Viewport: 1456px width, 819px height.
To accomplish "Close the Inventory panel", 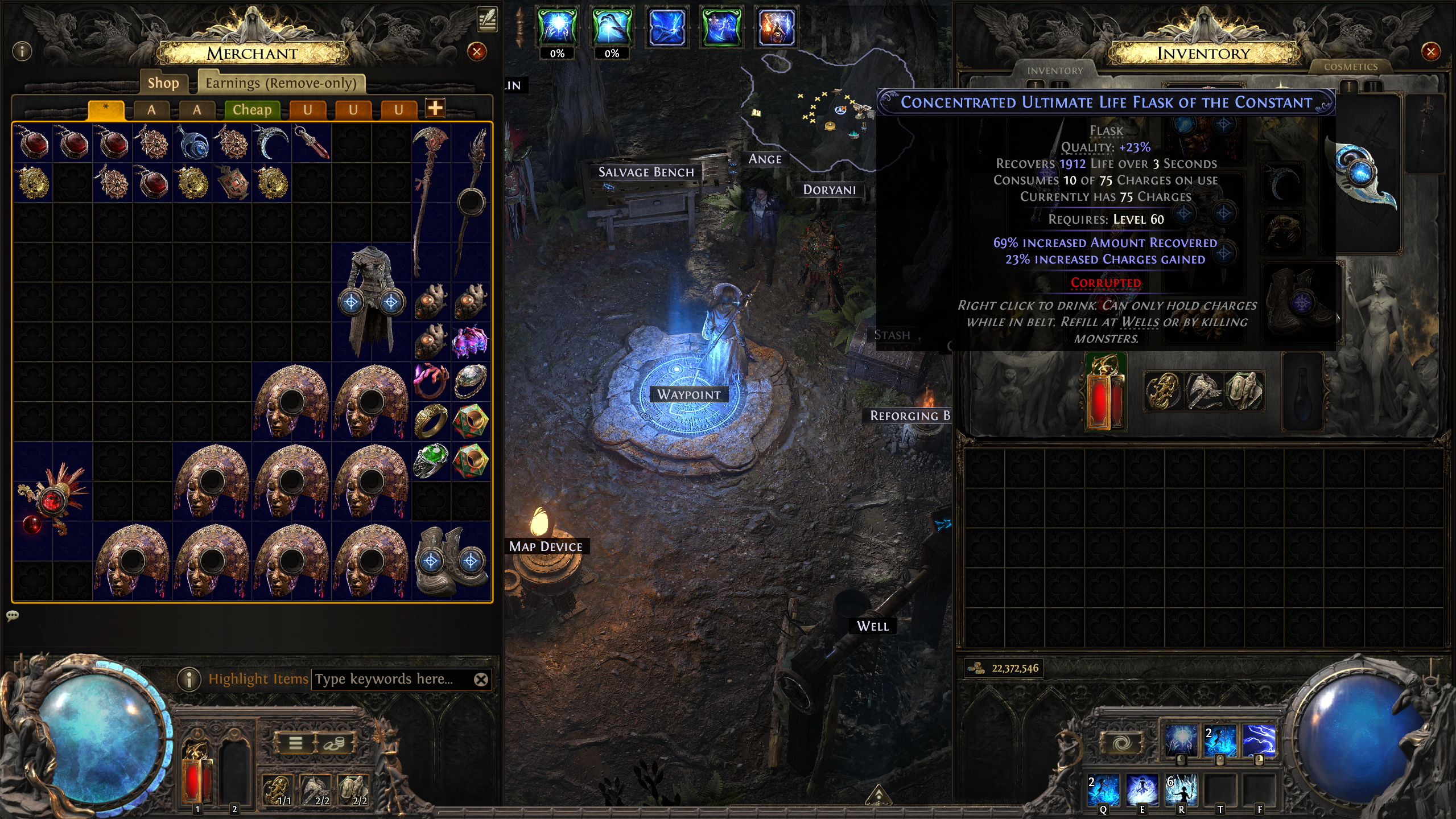I will coord(1430,52).
